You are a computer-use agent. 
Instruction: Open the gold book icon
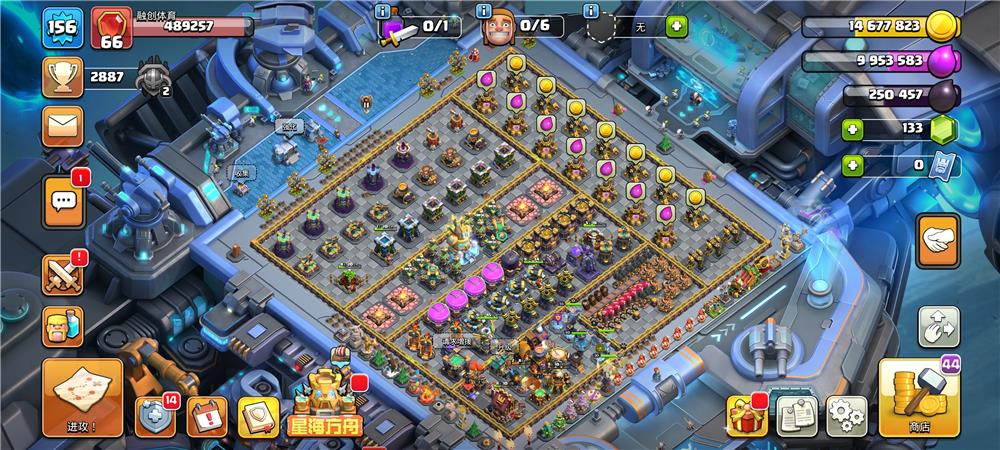(x=257, y=416)
